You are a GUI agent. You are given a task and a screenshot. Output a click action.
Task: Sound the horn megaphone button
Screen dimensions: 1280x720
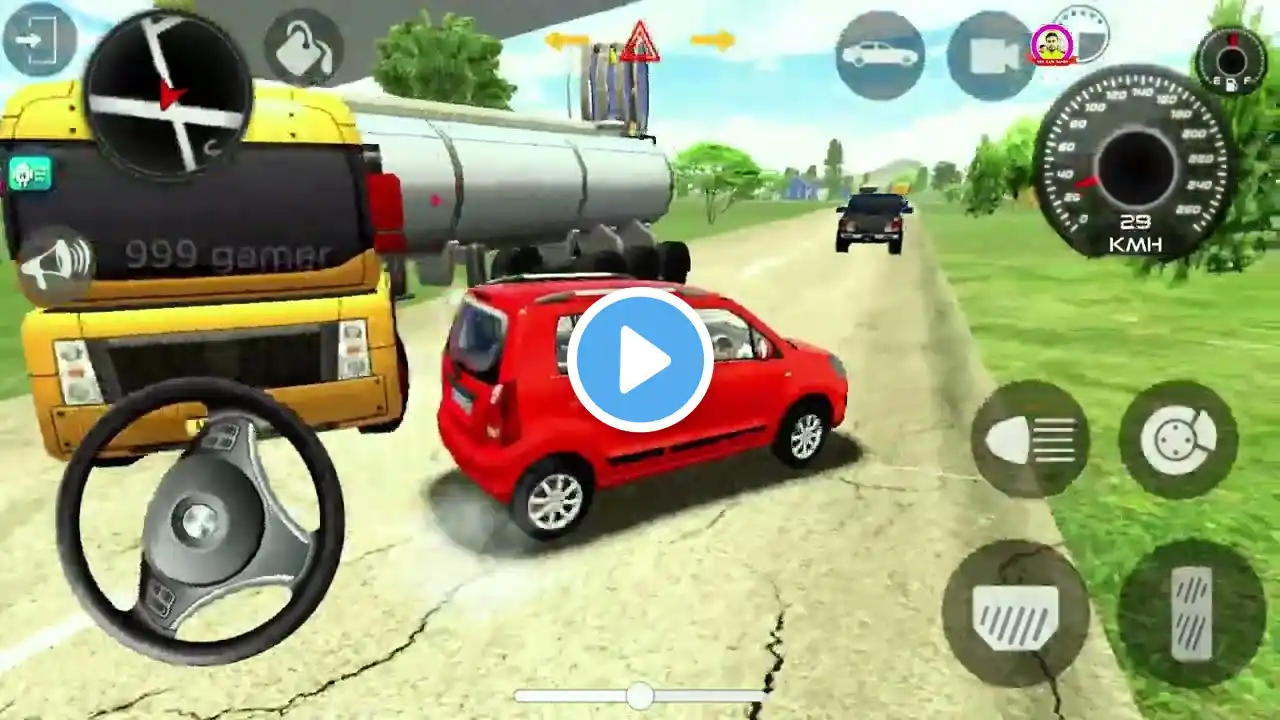[x=56, y=265]
